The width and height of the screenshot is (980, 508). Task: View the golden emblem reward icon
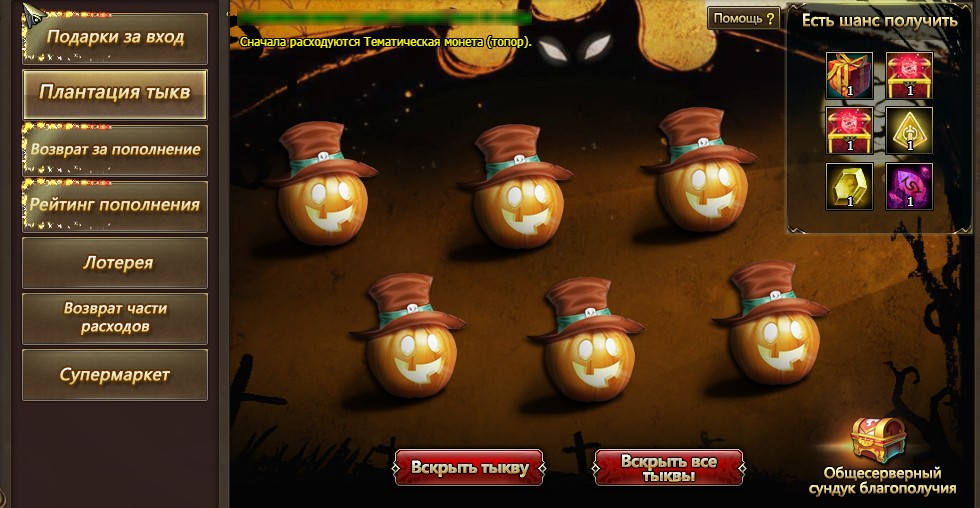909,130
